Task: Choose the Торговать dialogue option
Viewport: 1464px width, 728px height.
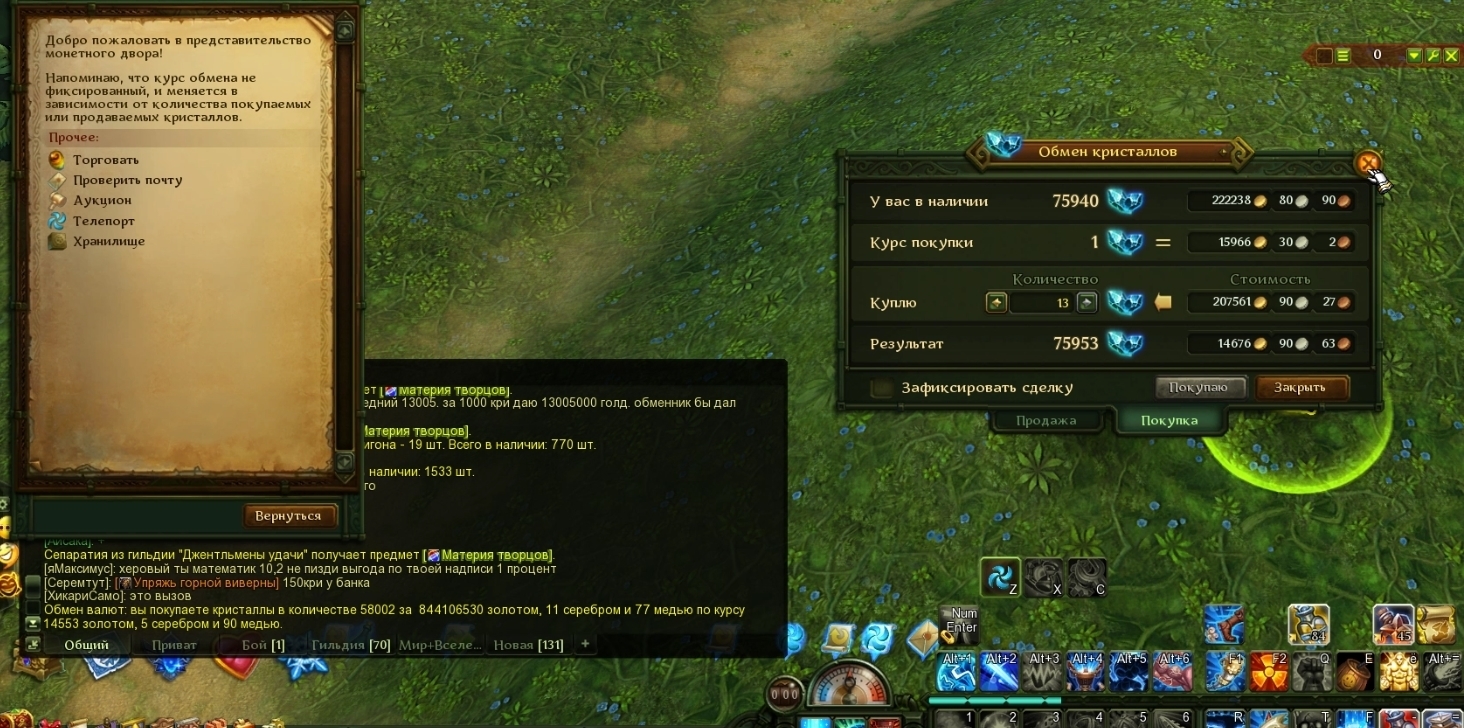Action: [x=105, y=160]
